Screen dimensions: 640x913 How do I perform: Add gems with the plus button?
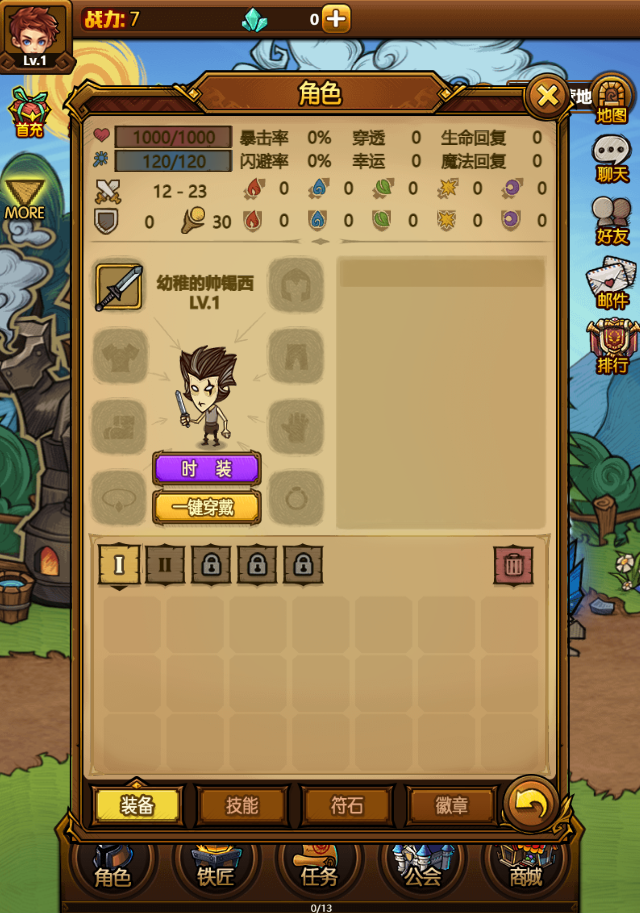click(x=336, y=18)
